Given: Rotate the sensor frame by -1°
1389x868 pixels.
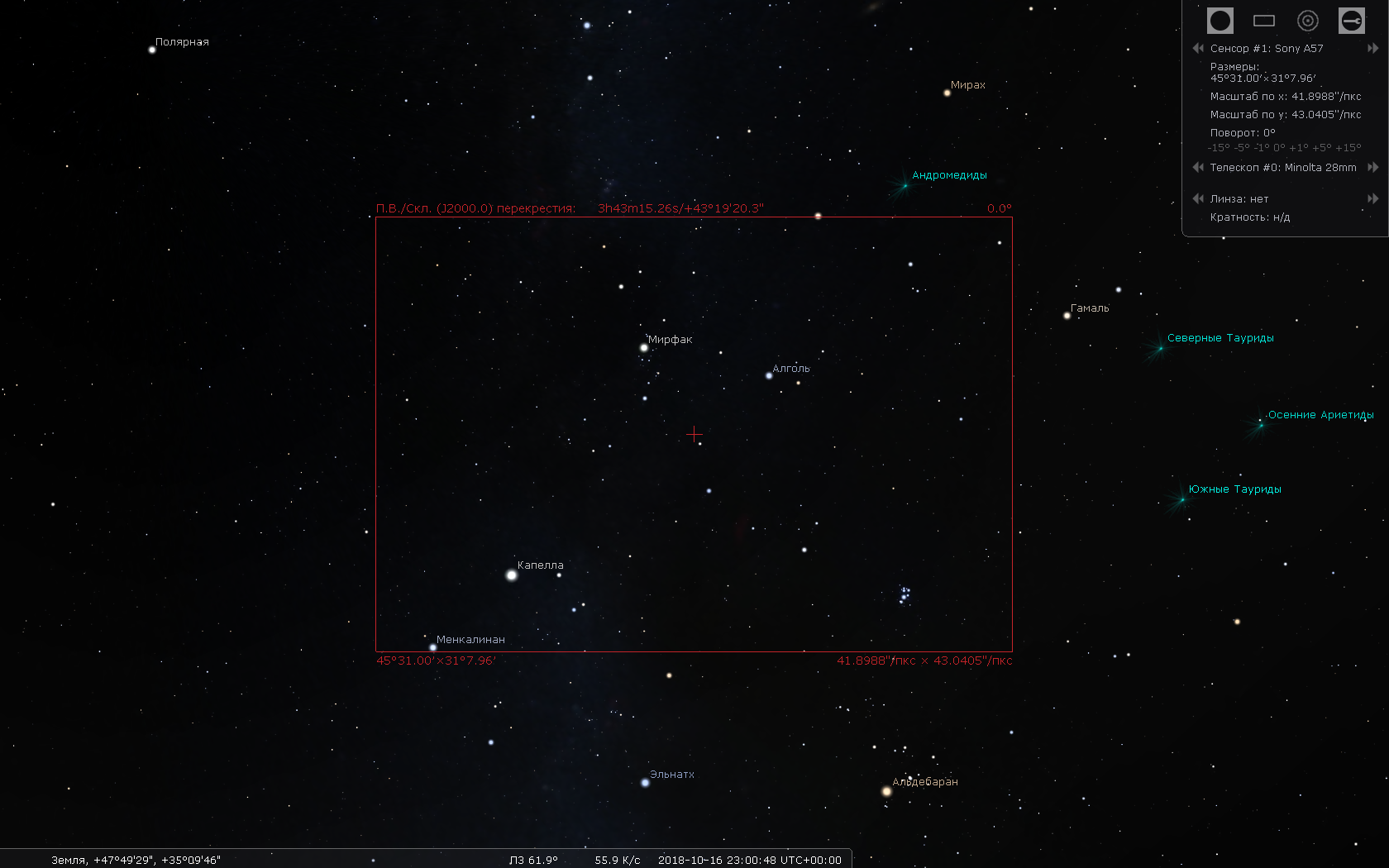Looking at the screenshot, I should (x=1262, y=148).
